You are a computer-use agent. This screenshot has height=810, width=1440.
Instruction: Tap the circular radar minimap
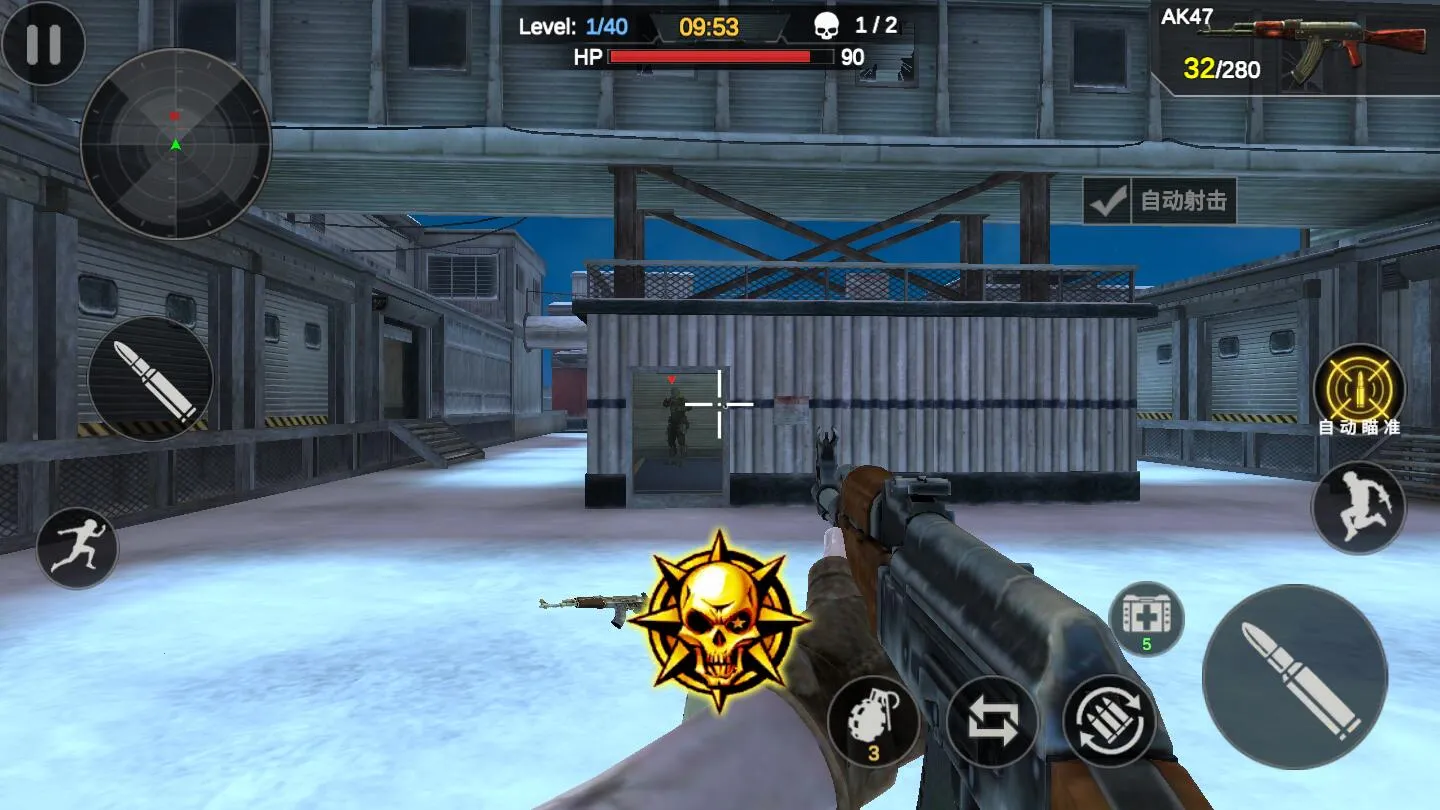coord(176,144)
